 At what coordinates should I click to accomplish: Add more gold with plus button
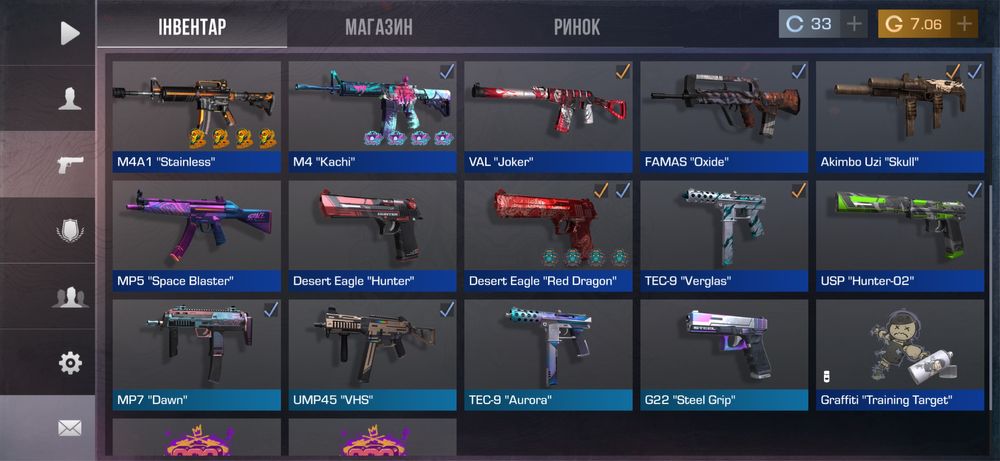pyautogui.click(x=964, y=24)
